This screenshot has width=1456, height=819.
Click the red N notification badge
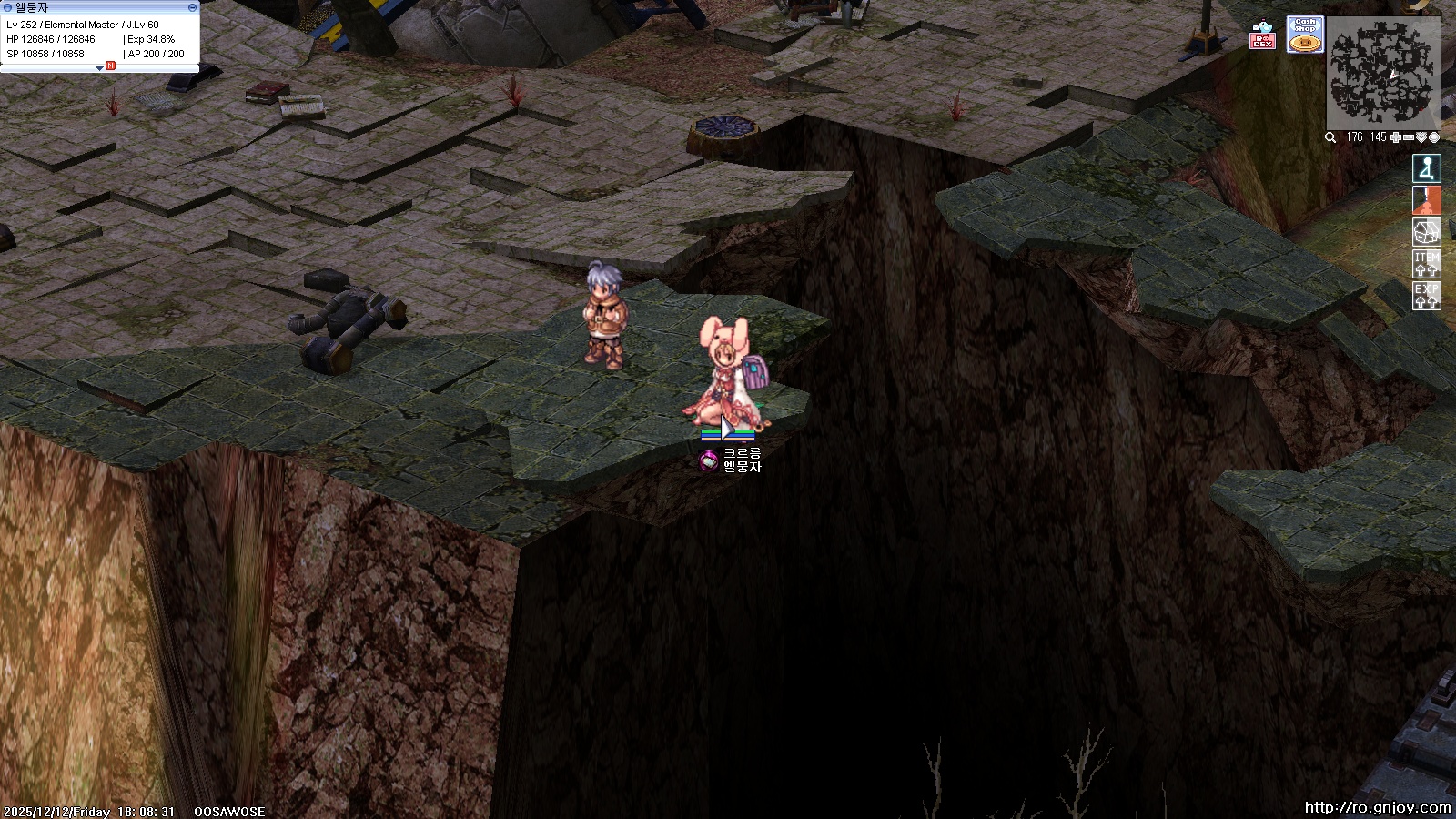tap(111, 66)
